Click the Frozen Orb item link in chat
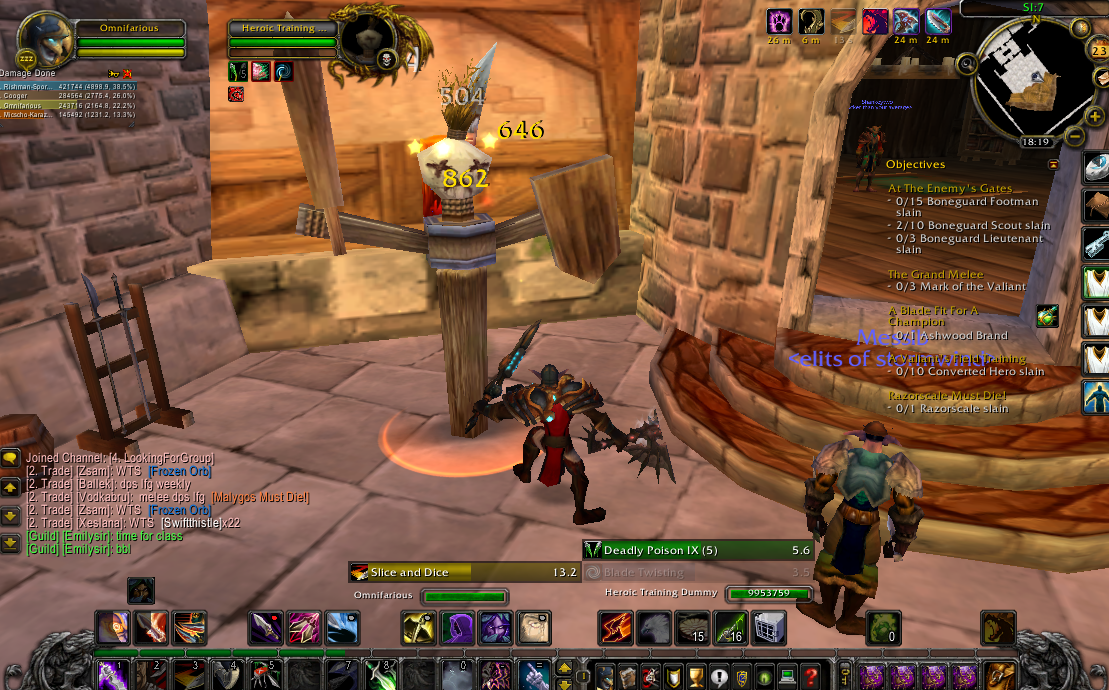Viewport: 1109px width, 690px height. 179,471
